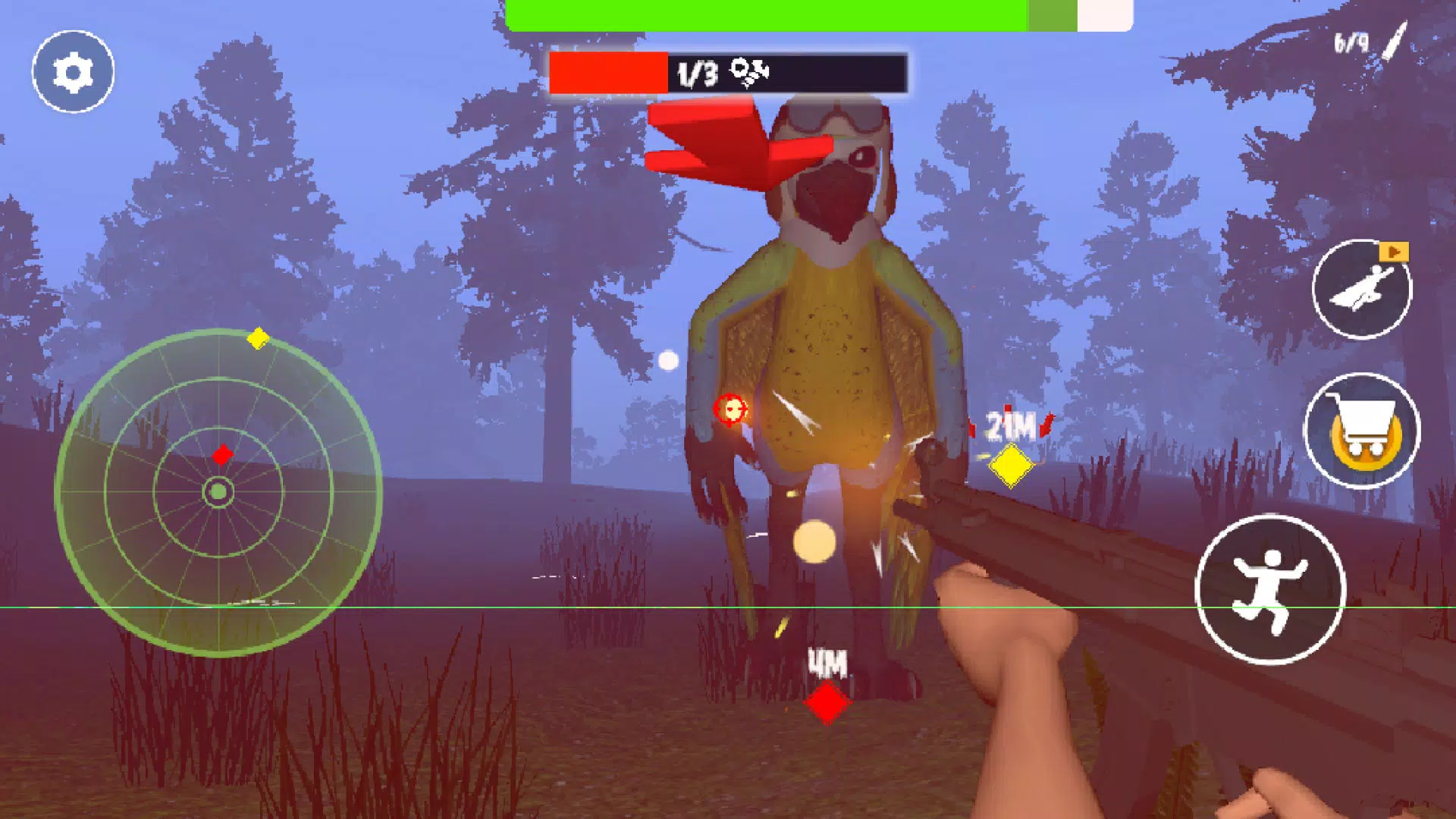1456x819 pixels.
Task: Open the shopping cart store
Action: [1362, 431]
